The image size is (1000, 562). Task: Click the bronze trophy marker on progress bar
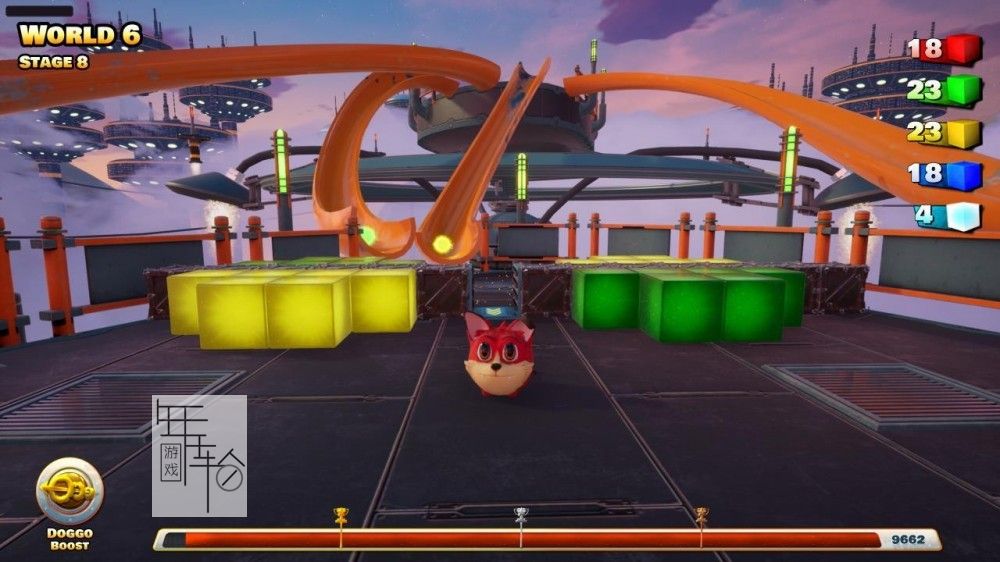click(701, 515)
